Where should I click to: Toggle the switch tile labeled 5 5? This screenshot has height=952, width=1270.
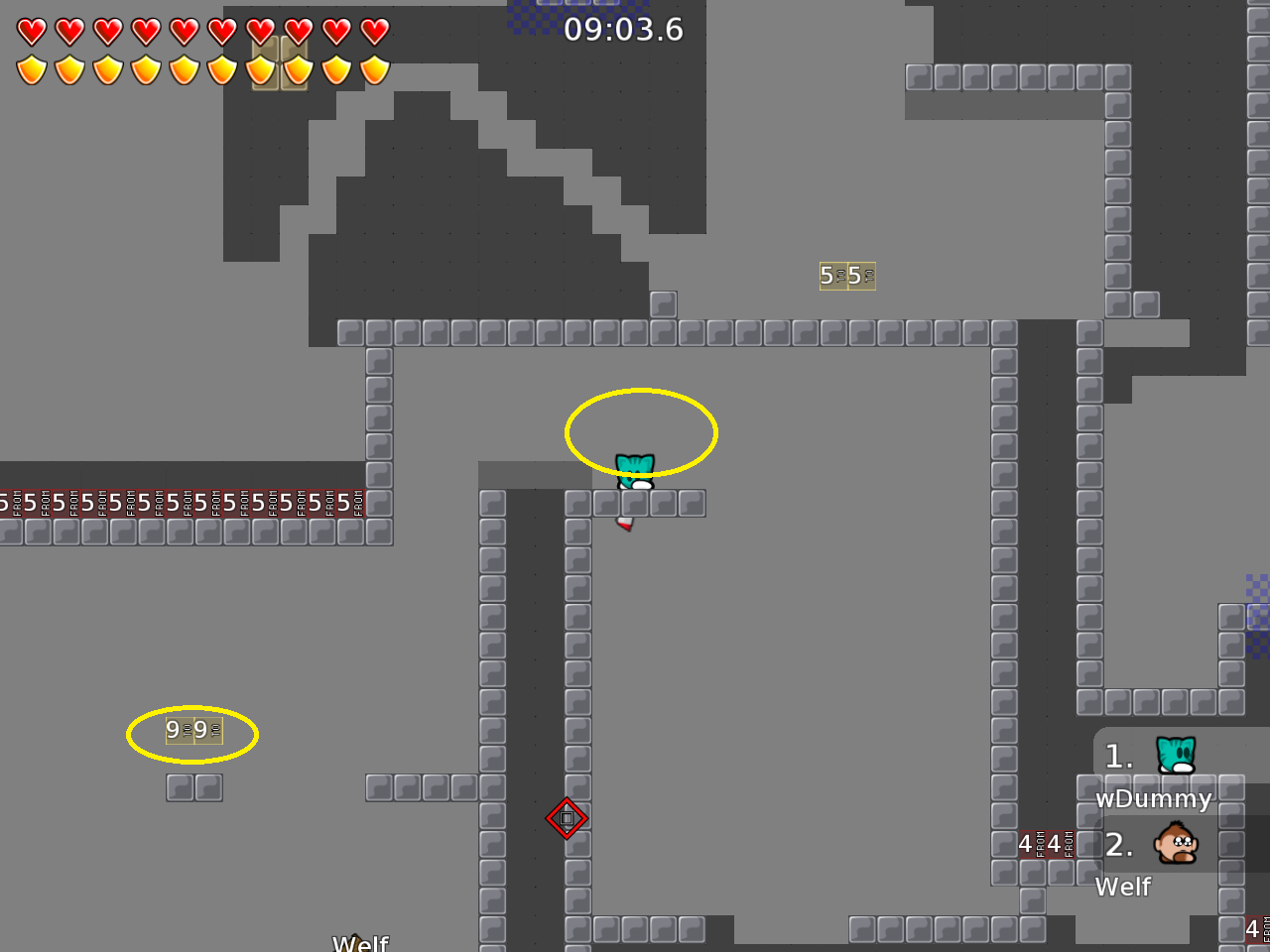(x=847, y=276)
